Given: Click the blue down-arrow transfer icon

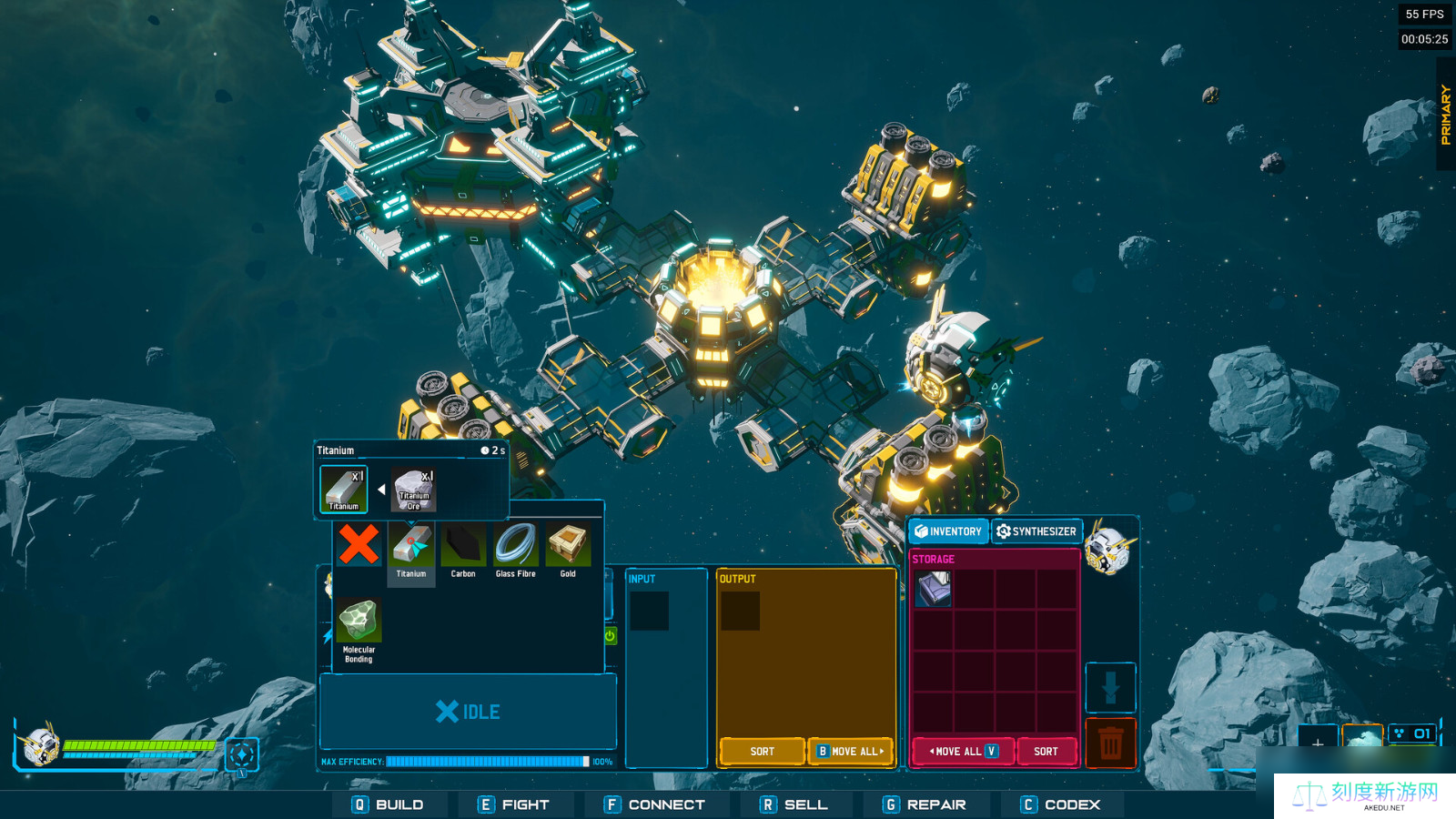Looking at the screenshot, I should pos(1112,684).
